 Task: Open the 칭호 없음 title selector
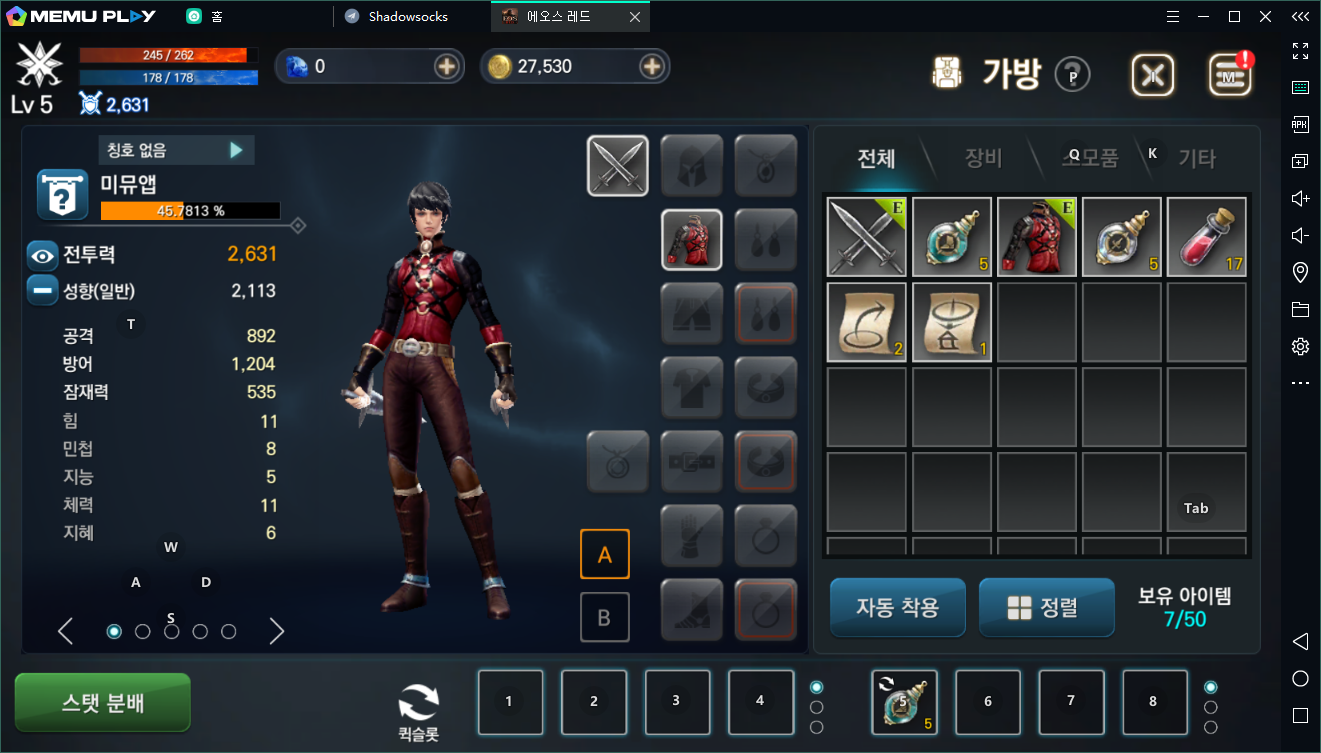[x=177, y=150]
